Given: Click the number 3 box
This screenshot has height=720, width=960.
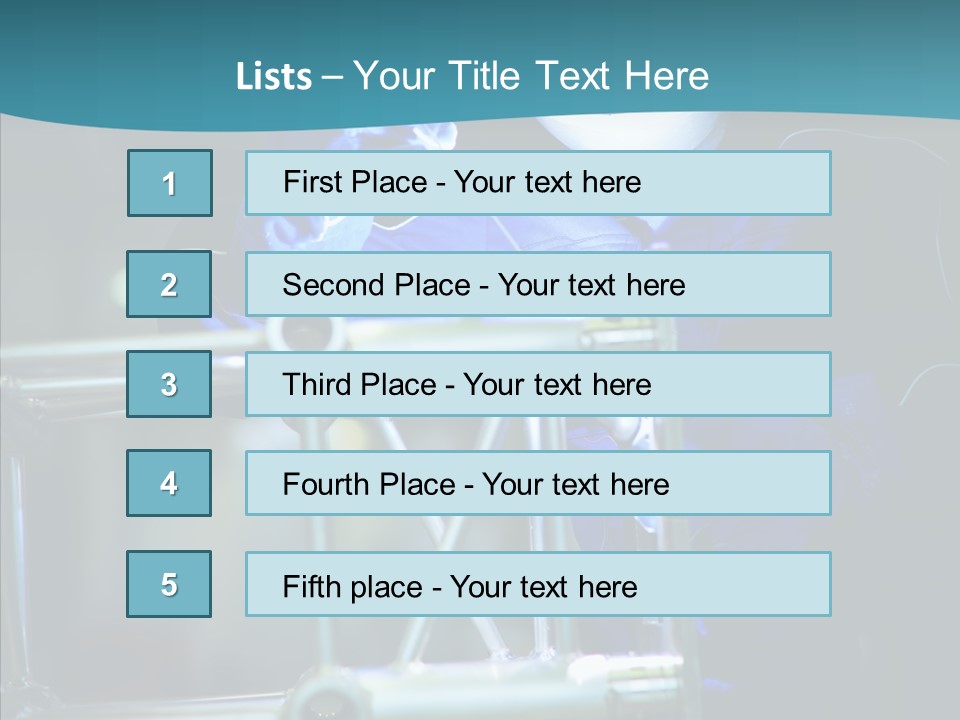Looking at the screenshot, I should pyautogui.click(x=169, y=384).
